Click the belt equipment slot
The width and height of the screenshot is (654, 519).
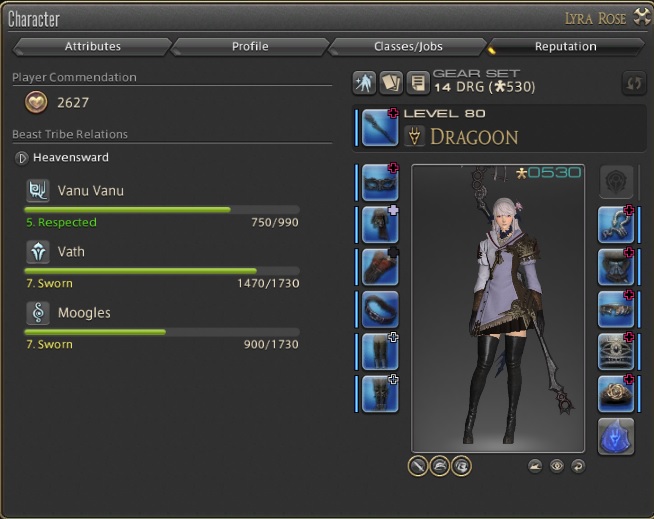point(380,310)
